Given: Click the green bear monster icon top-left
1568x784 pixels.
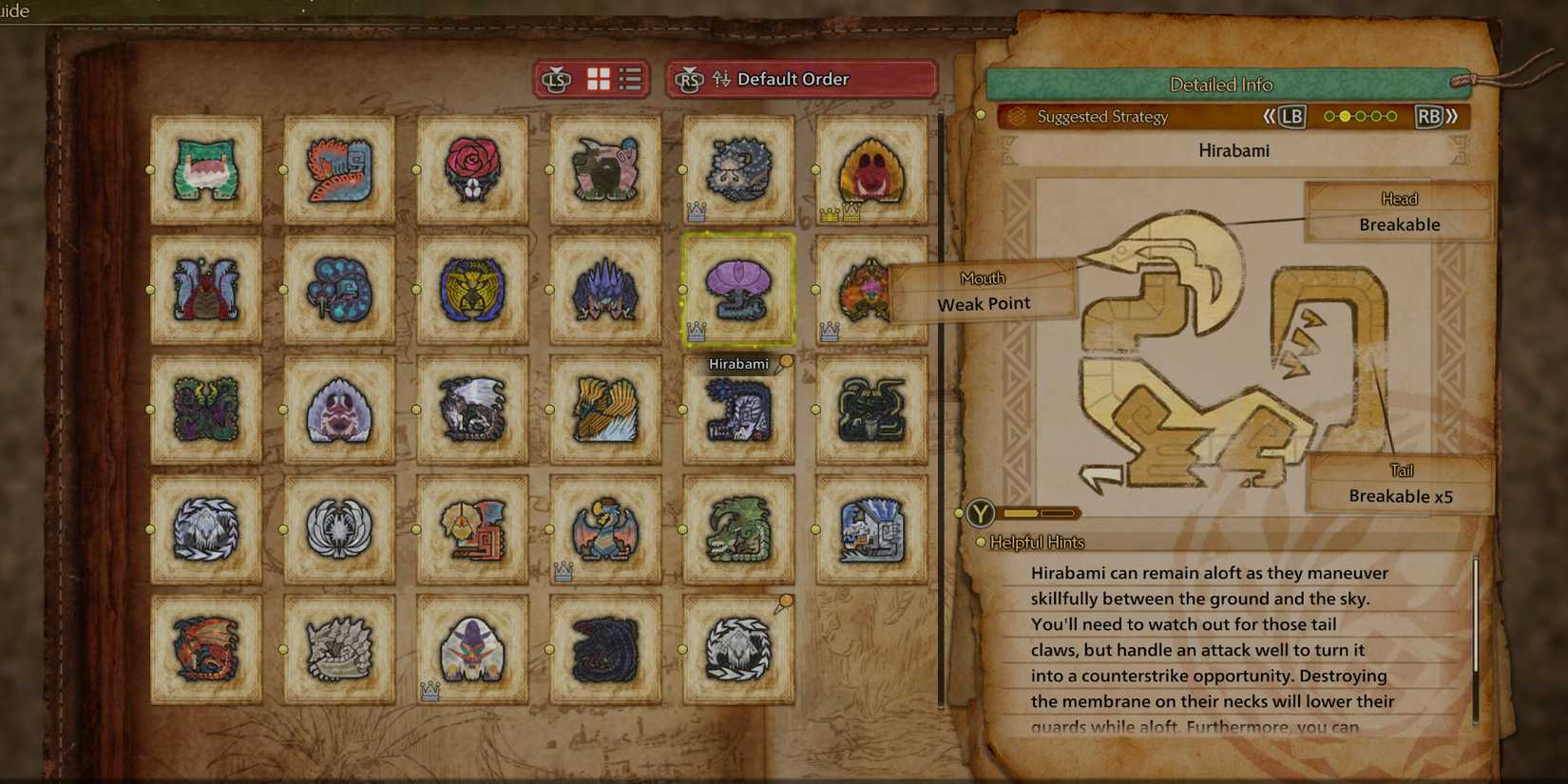Looking at the screenshot, I should (x=205, y=169).
